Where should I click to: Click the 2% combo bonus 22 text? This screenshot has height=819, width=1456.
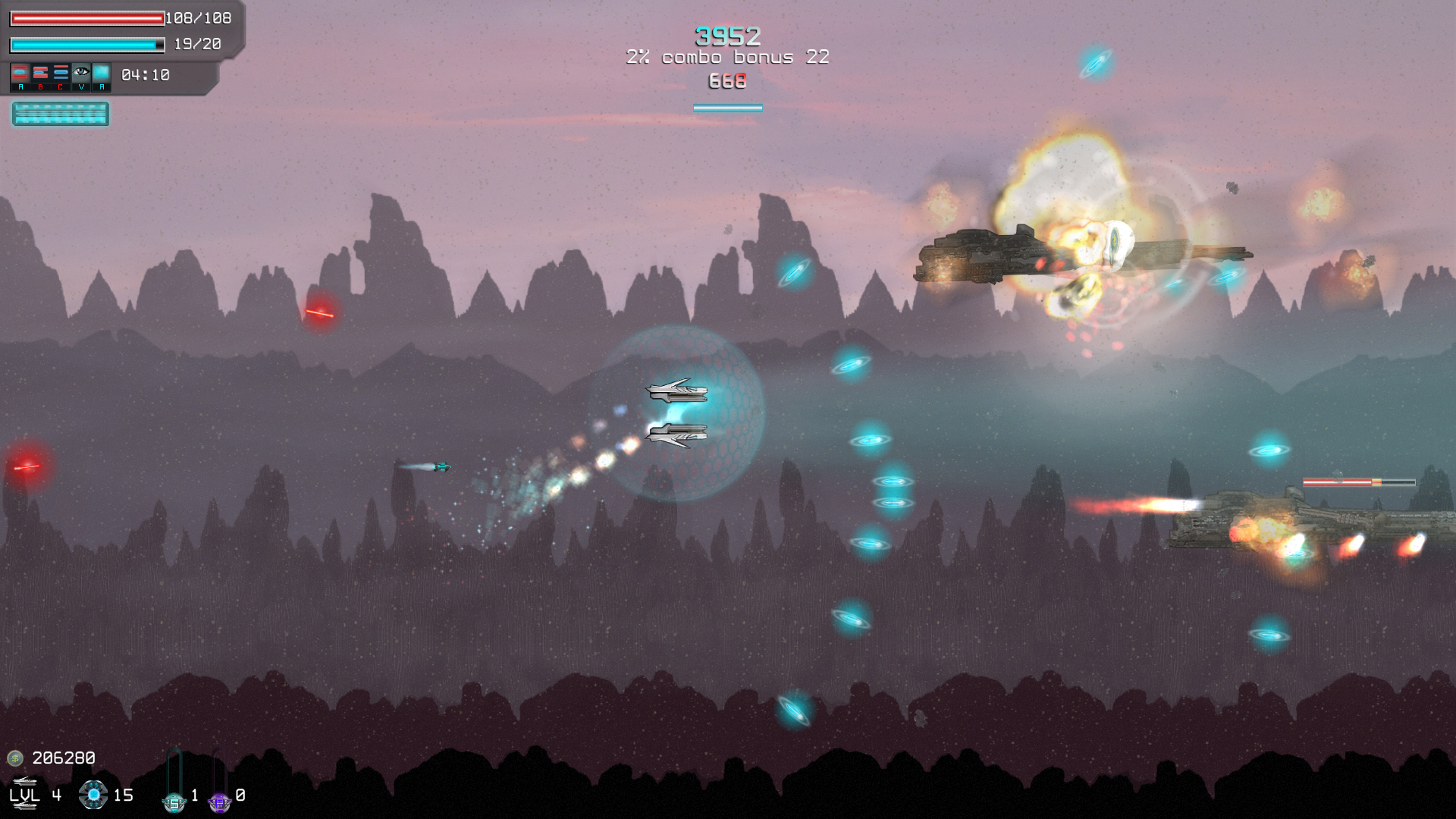(727, 56)
